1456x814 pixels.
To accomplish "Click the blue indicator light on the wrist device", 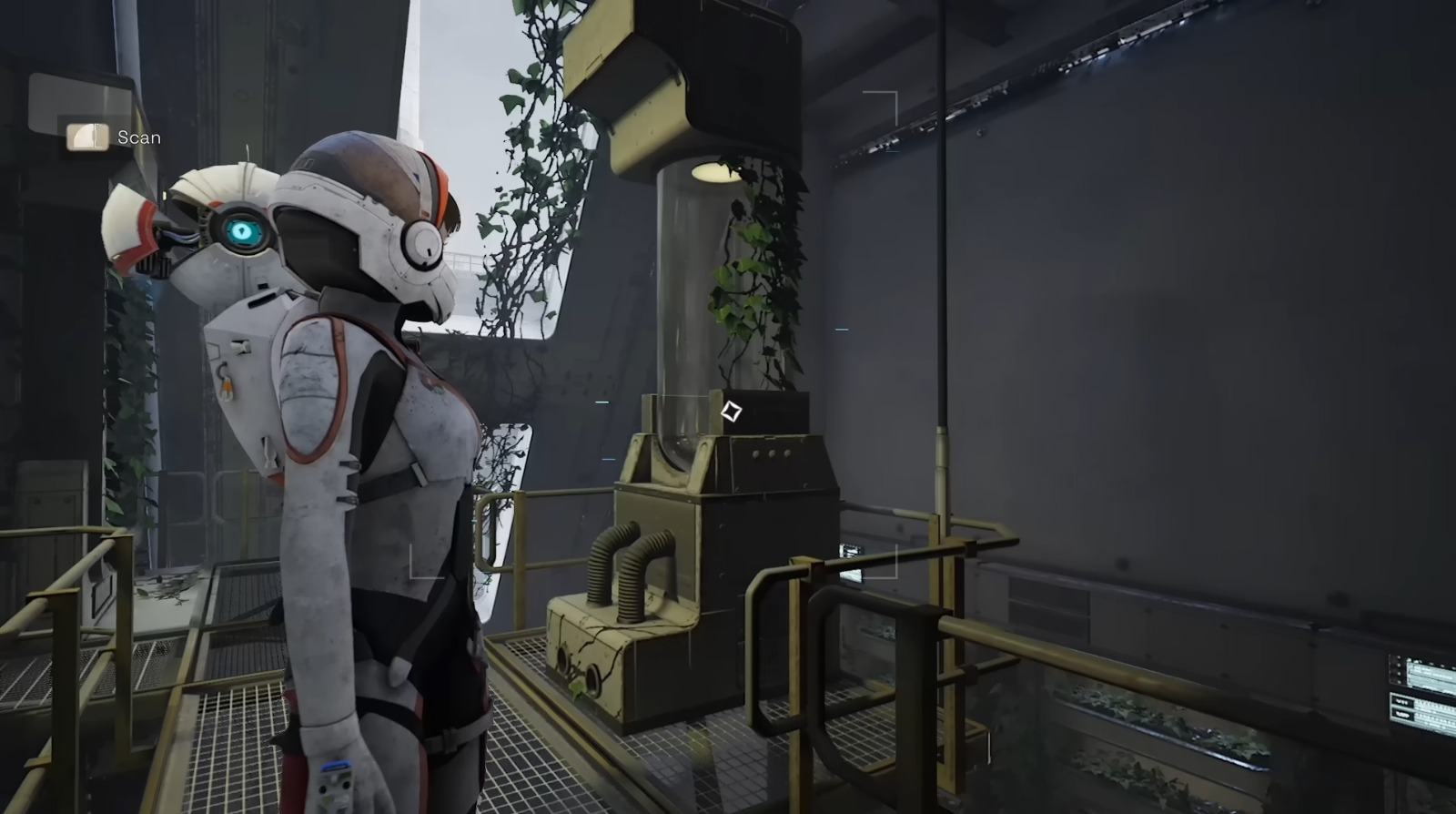I will (x=336, y=765).
